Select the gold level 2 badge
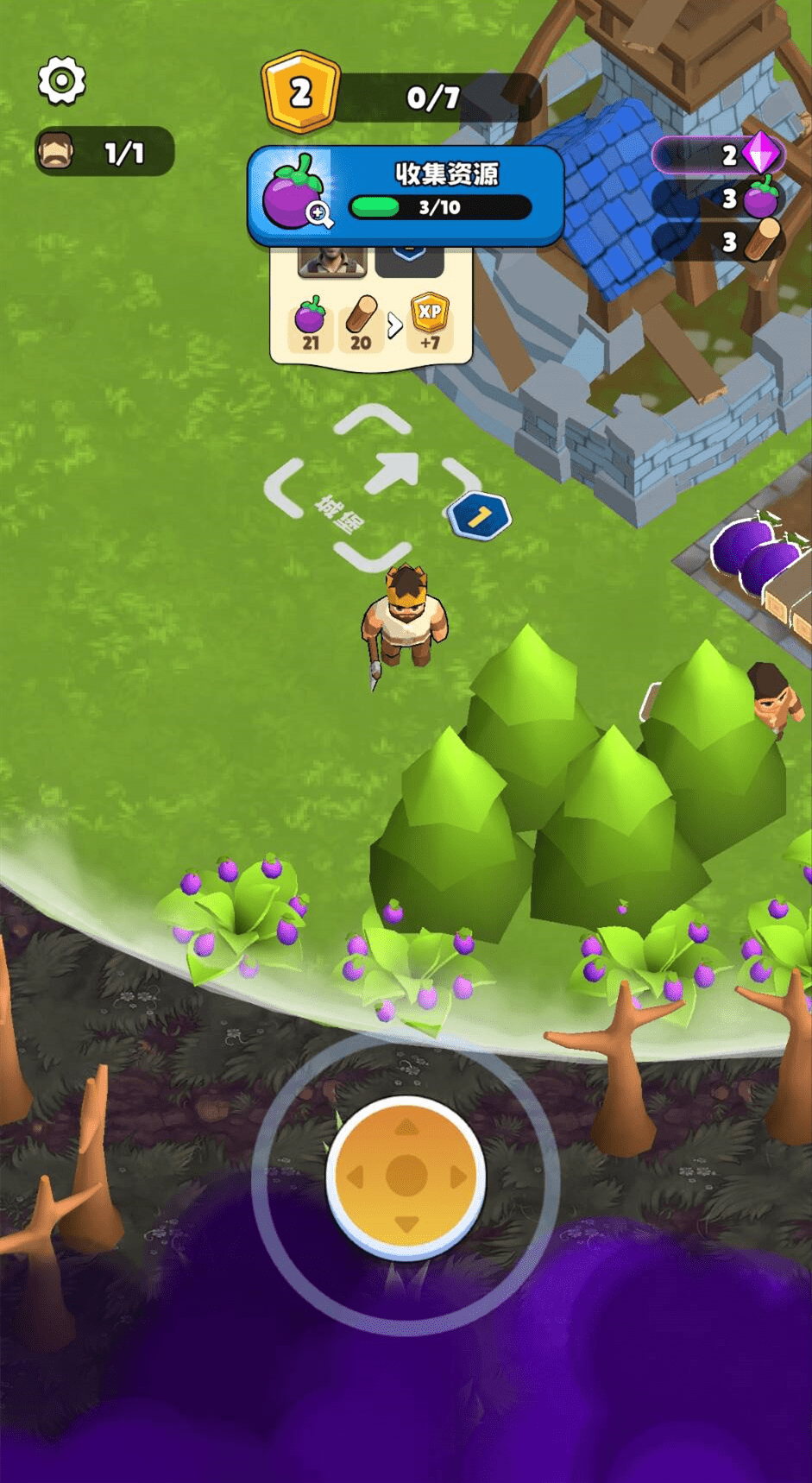 click(x=300, y=92)
